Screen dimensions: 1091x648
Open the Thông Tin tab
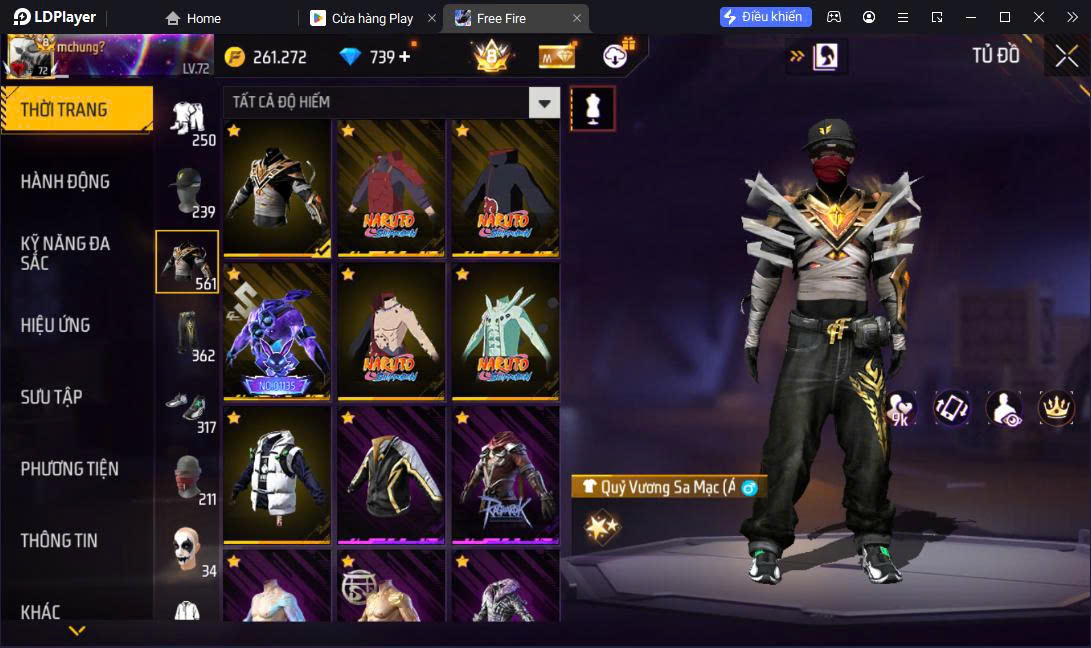pos(60,541)
